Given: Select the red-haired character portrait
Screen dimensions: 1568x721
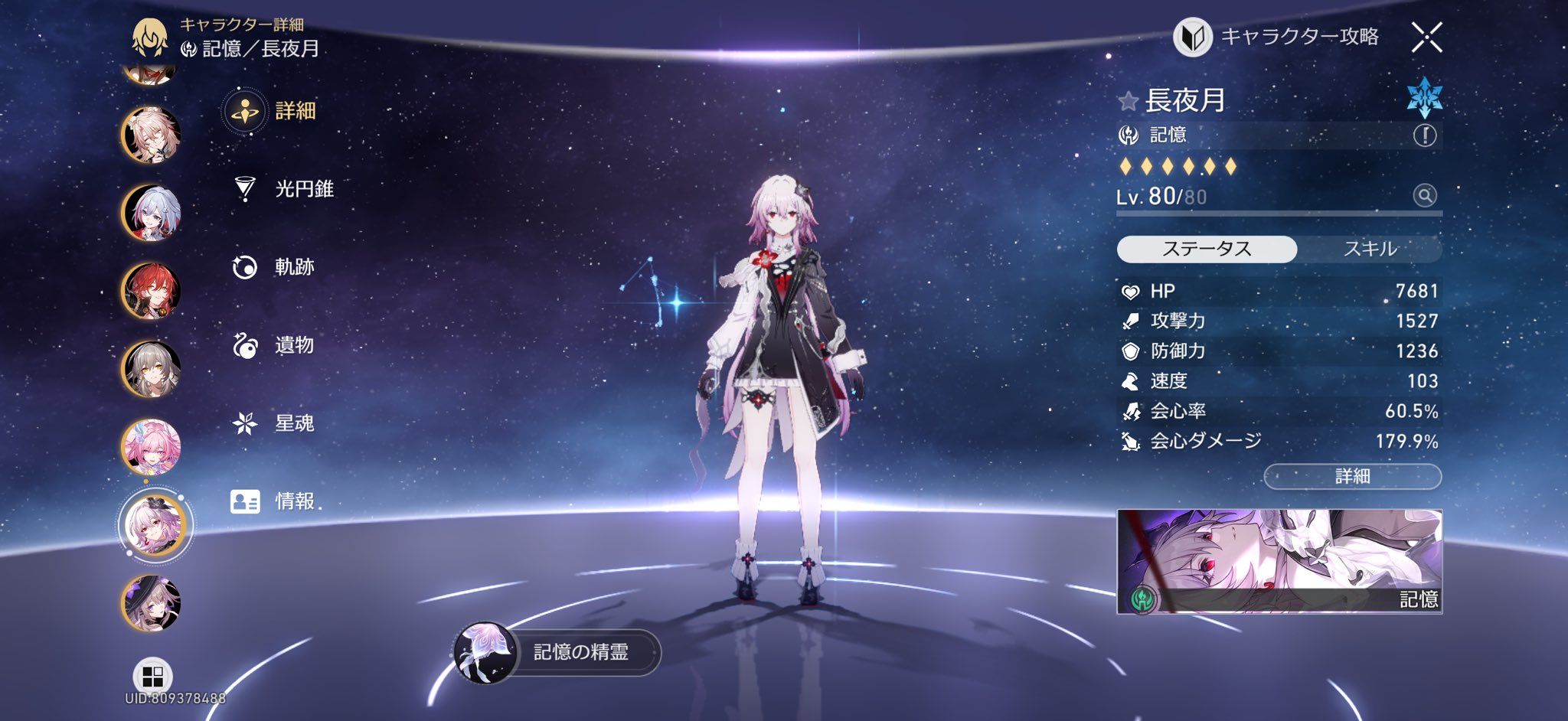Looking at the screenshot, I should click(151, 291).
